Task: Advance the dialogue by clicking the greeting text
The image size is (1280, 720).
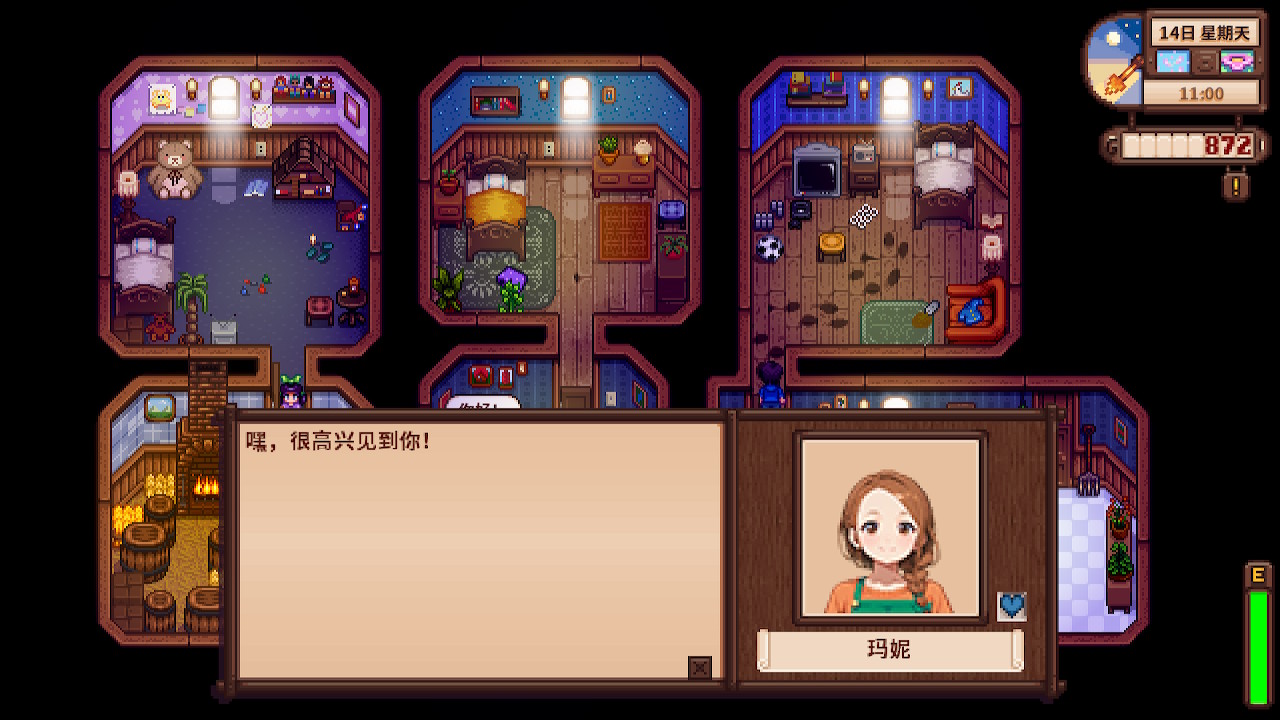Action: point(339,440)
